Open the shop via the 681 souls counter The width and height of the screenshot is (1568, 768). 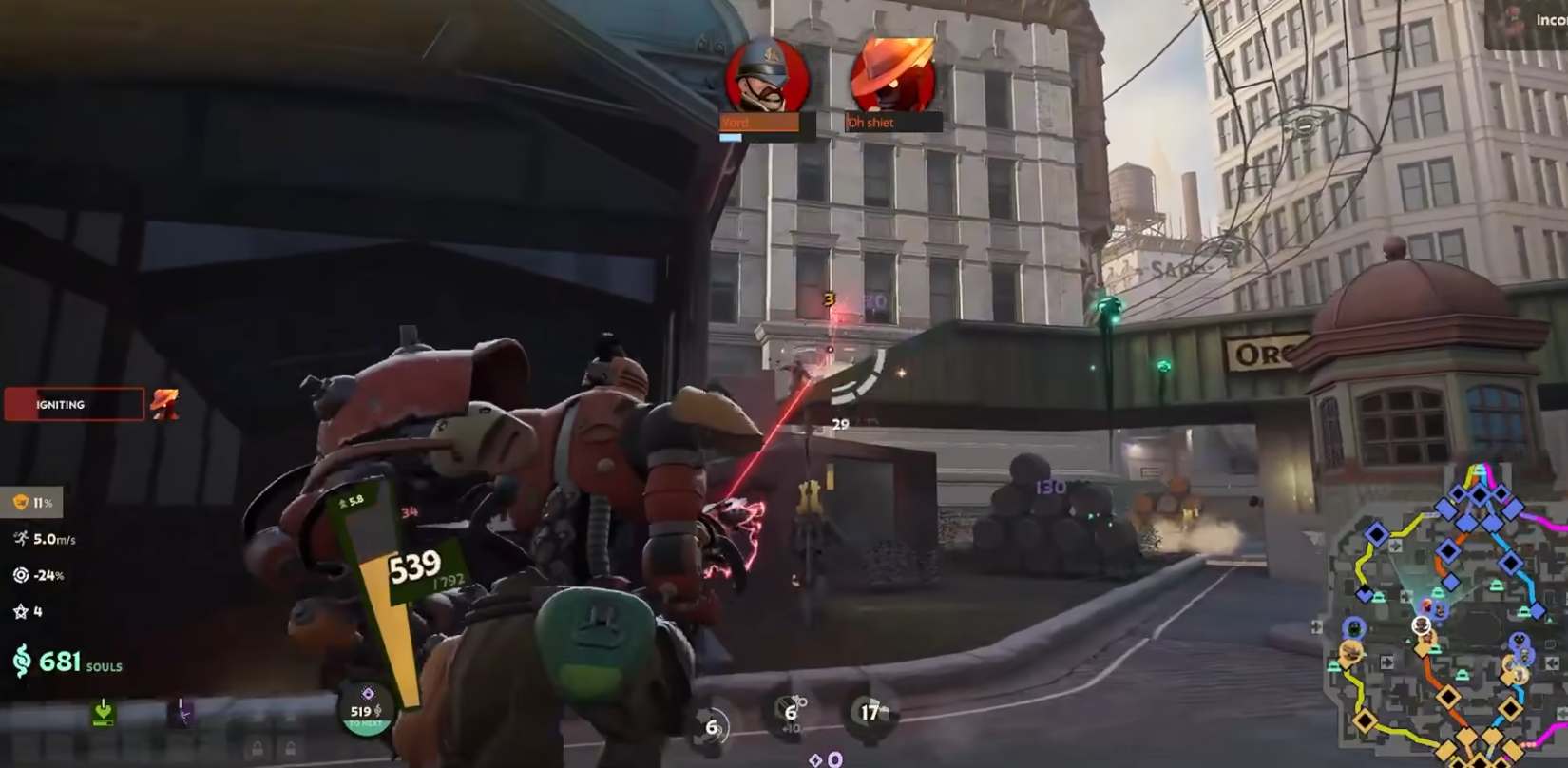click(x=67, y=661)
